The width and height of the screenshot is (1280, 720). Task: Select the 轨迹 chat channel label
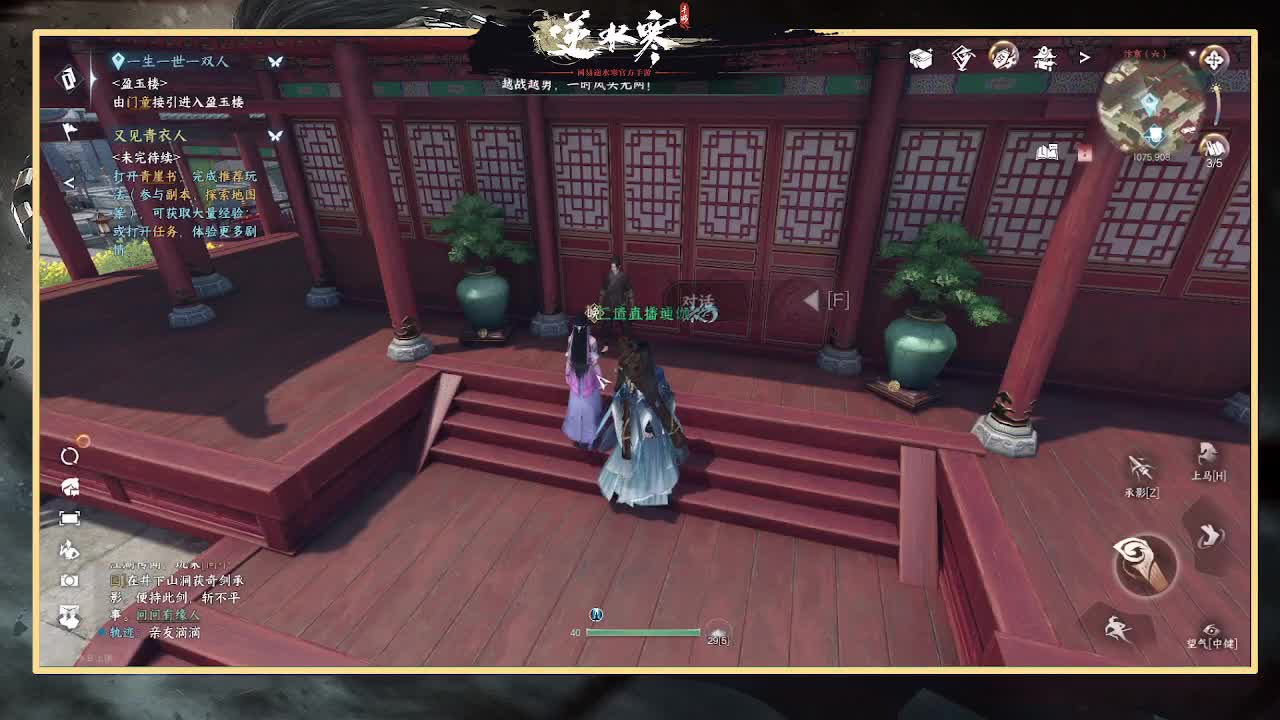point(122,631)
